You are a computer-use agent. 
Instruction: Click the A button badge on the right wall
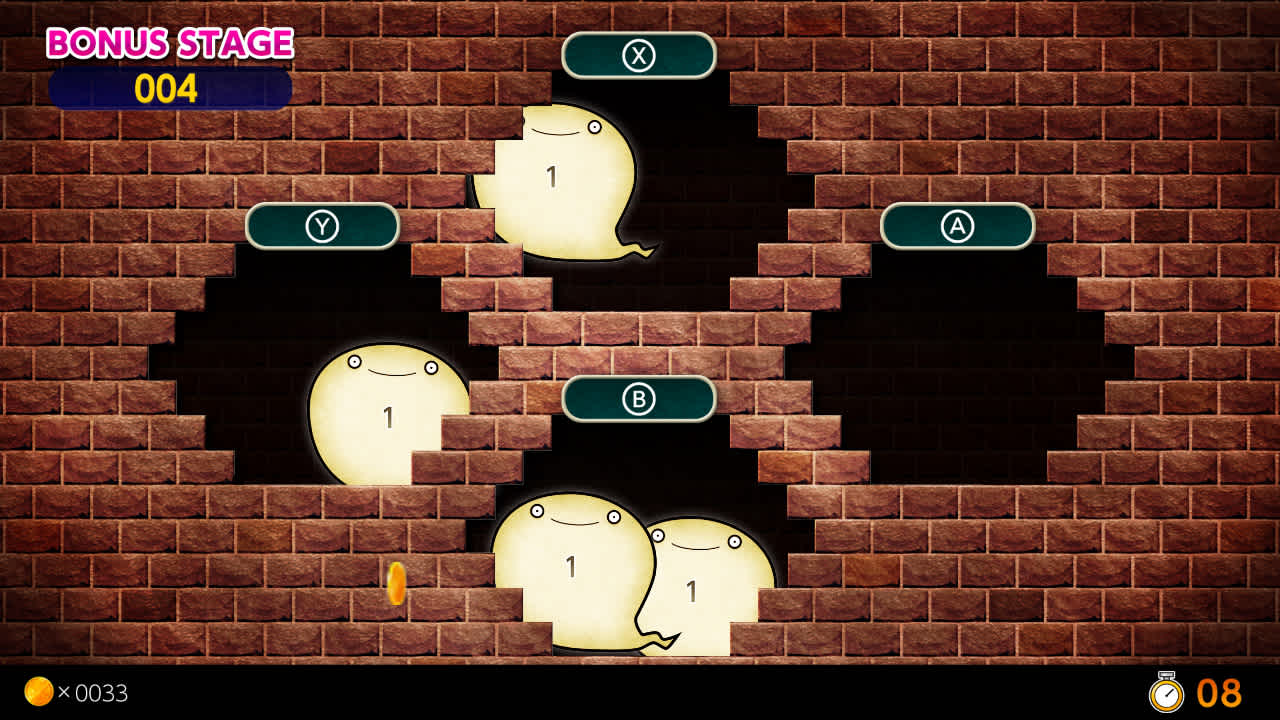click(957, 226)
